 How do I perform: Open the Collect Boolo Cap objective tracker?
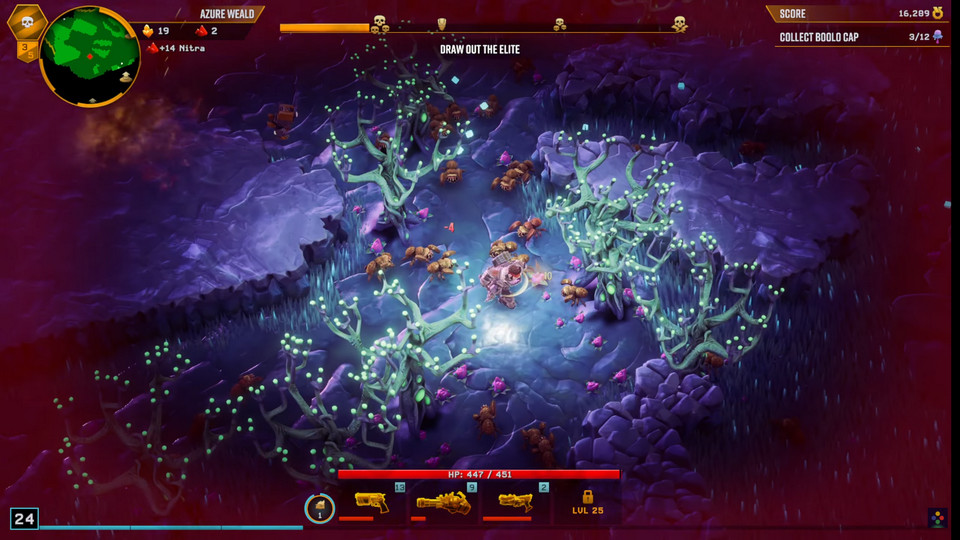tap(860, 37)
